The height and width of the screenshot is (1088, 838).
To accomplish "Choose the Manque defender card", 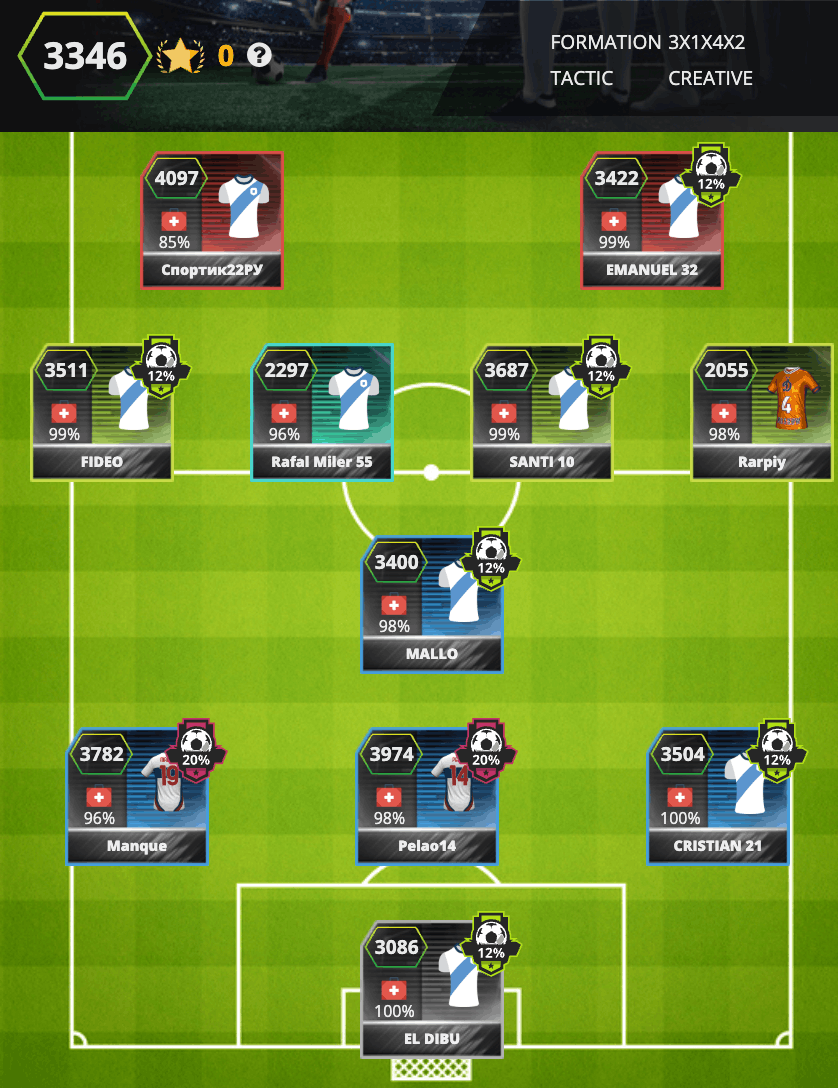I will pos(137,796).
